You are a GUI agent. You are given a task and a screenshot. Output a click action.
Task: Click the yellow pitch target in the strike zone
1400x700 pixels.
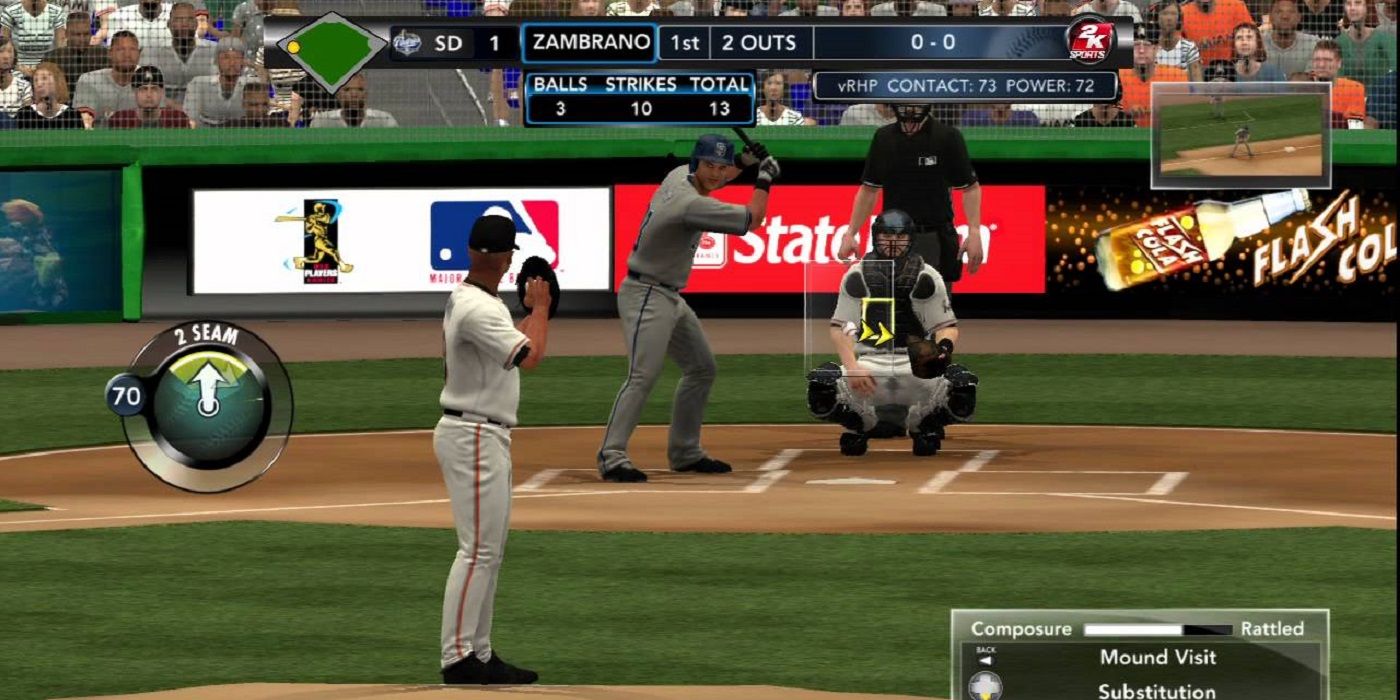[876, 323]
